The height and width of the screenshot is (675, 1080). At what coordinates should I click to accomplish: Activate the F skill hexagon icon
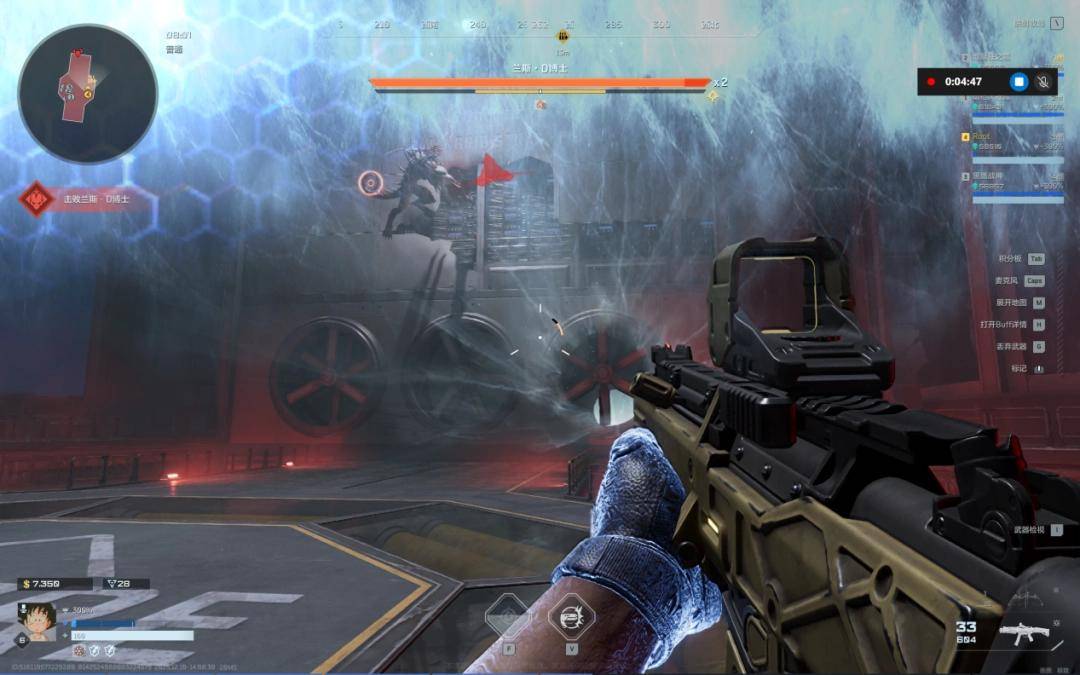tap(507, 616)
